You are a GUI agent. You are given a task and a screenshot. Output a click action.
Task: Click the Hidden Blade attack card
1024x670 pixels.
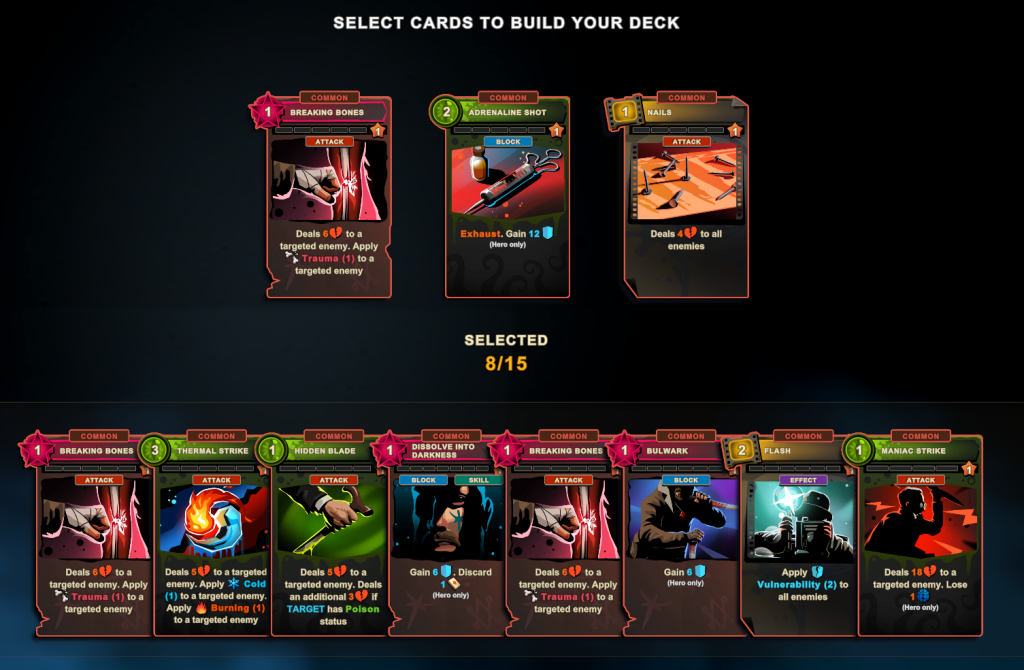click(332, 535)
